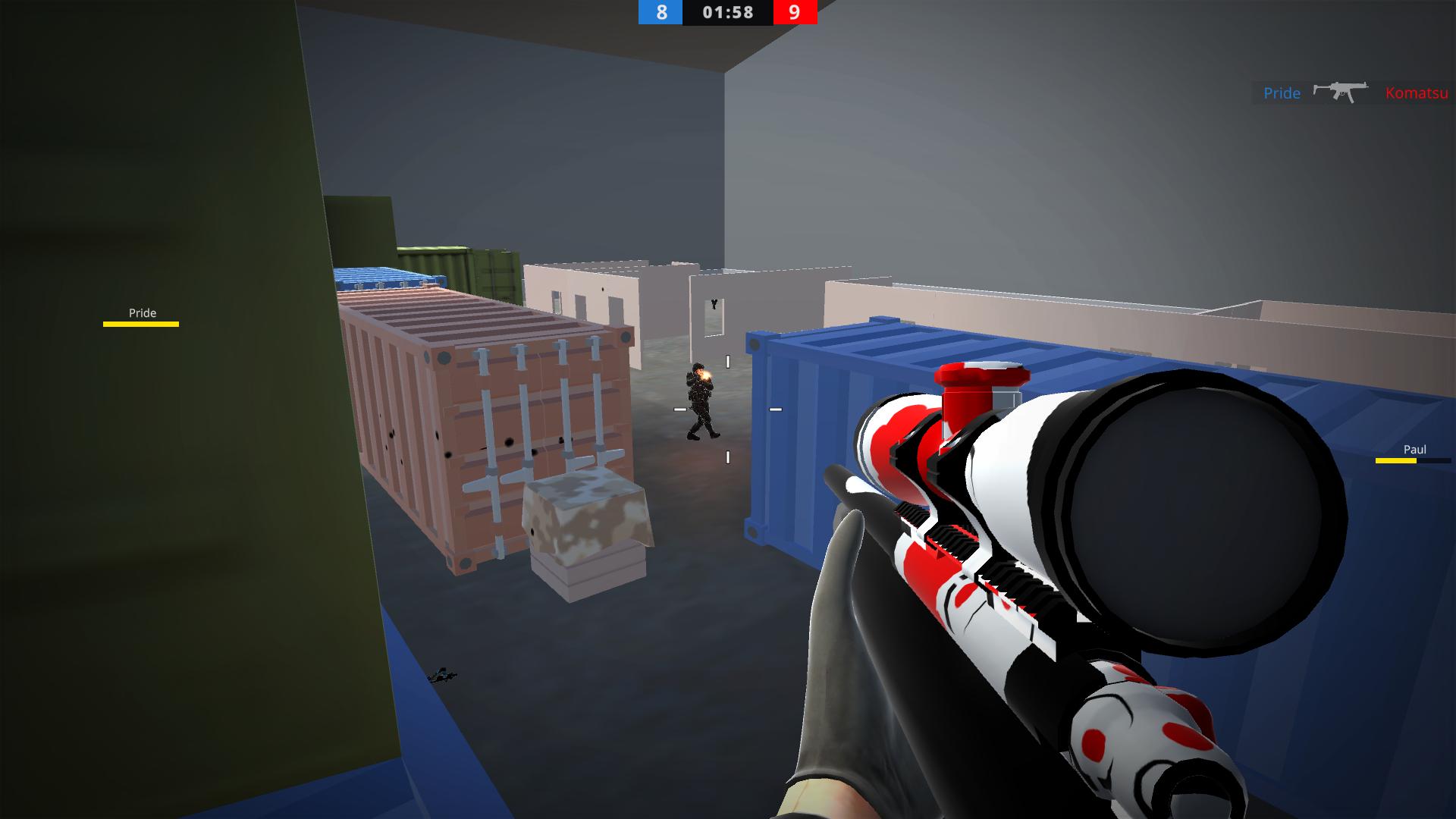Select the blue team score badge showing 8
1456x819 pixels.
coord(659,13)
